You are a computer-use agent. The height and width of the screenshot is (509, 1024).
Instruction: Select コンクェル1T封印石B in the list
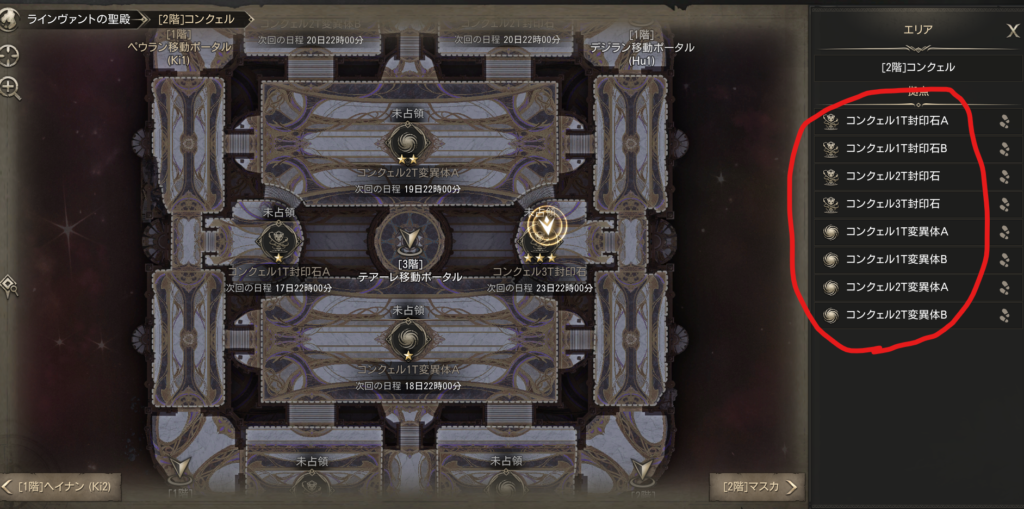point(896,149)
